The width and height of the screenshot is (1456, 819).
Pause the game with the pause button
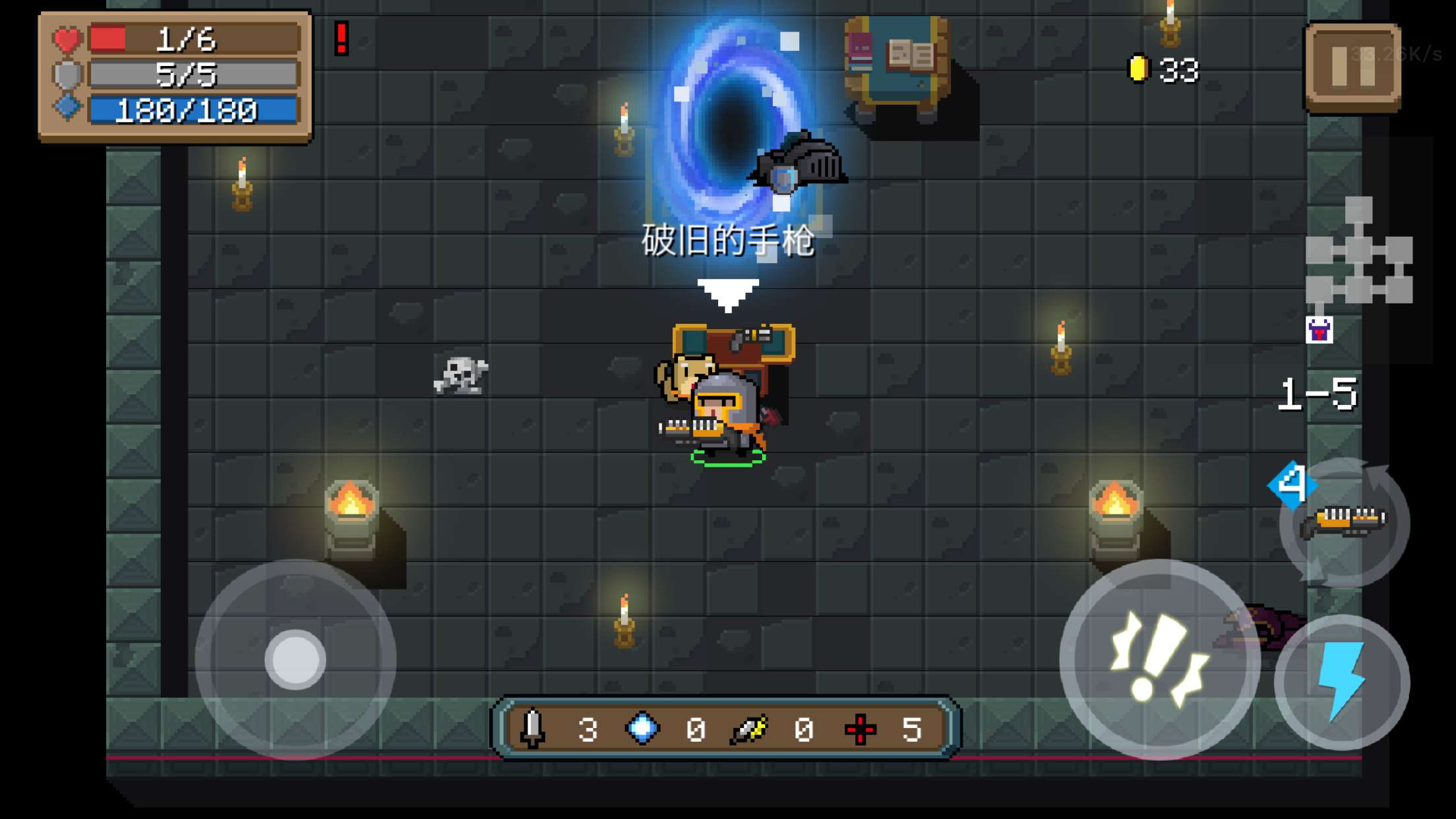click(x=1353, y=67)
